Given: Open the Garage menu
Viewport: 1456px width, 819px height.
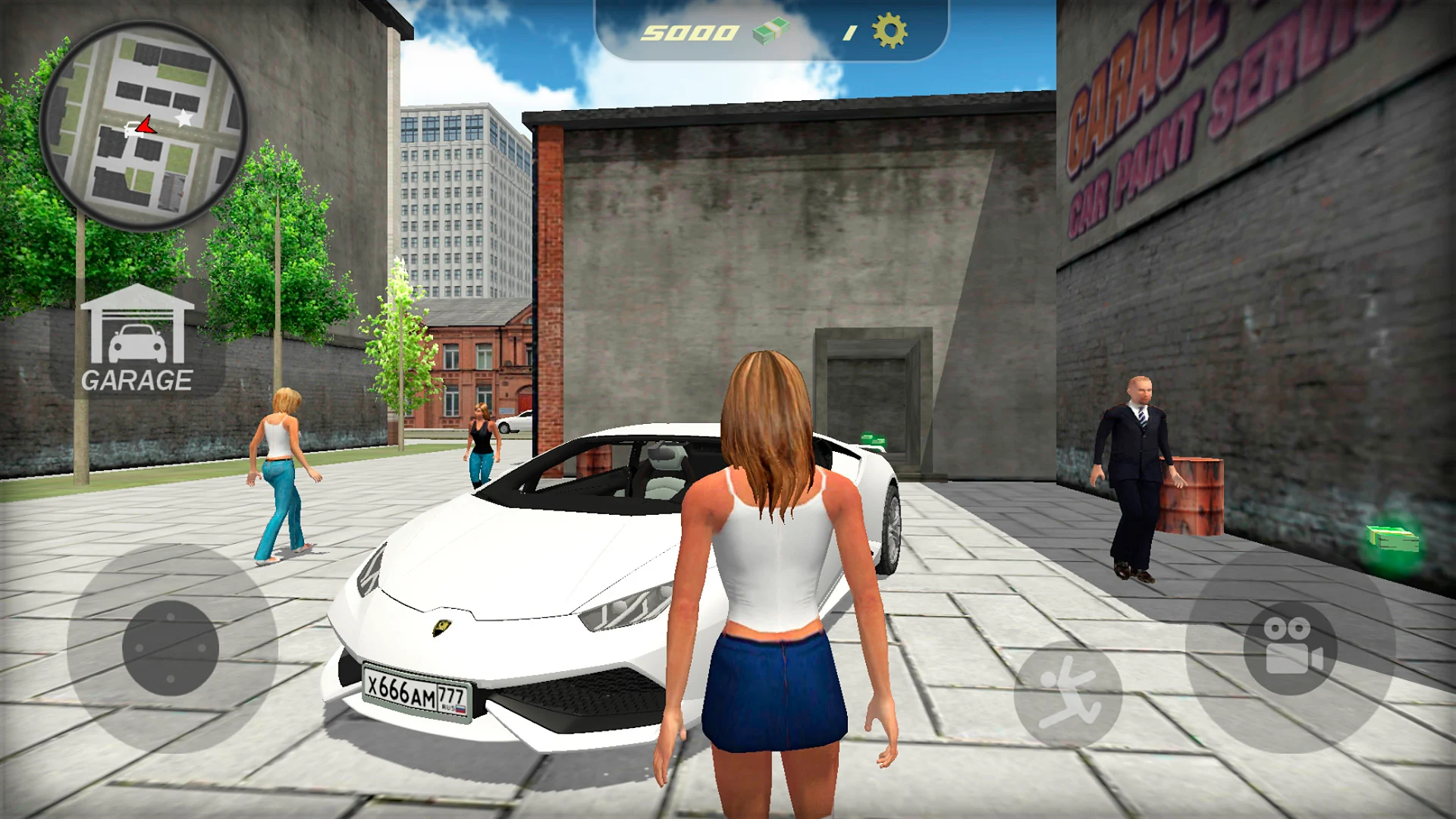Looking at the screenshot, I should tap(137, 340).
